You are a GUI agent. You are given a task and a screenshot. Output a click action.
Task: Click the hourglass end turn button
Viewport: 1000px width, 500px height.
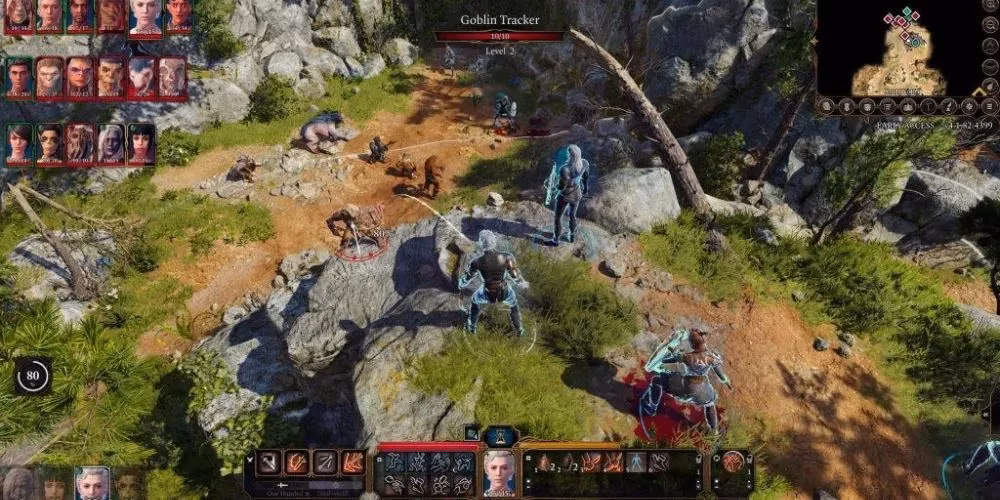point(500,435)
